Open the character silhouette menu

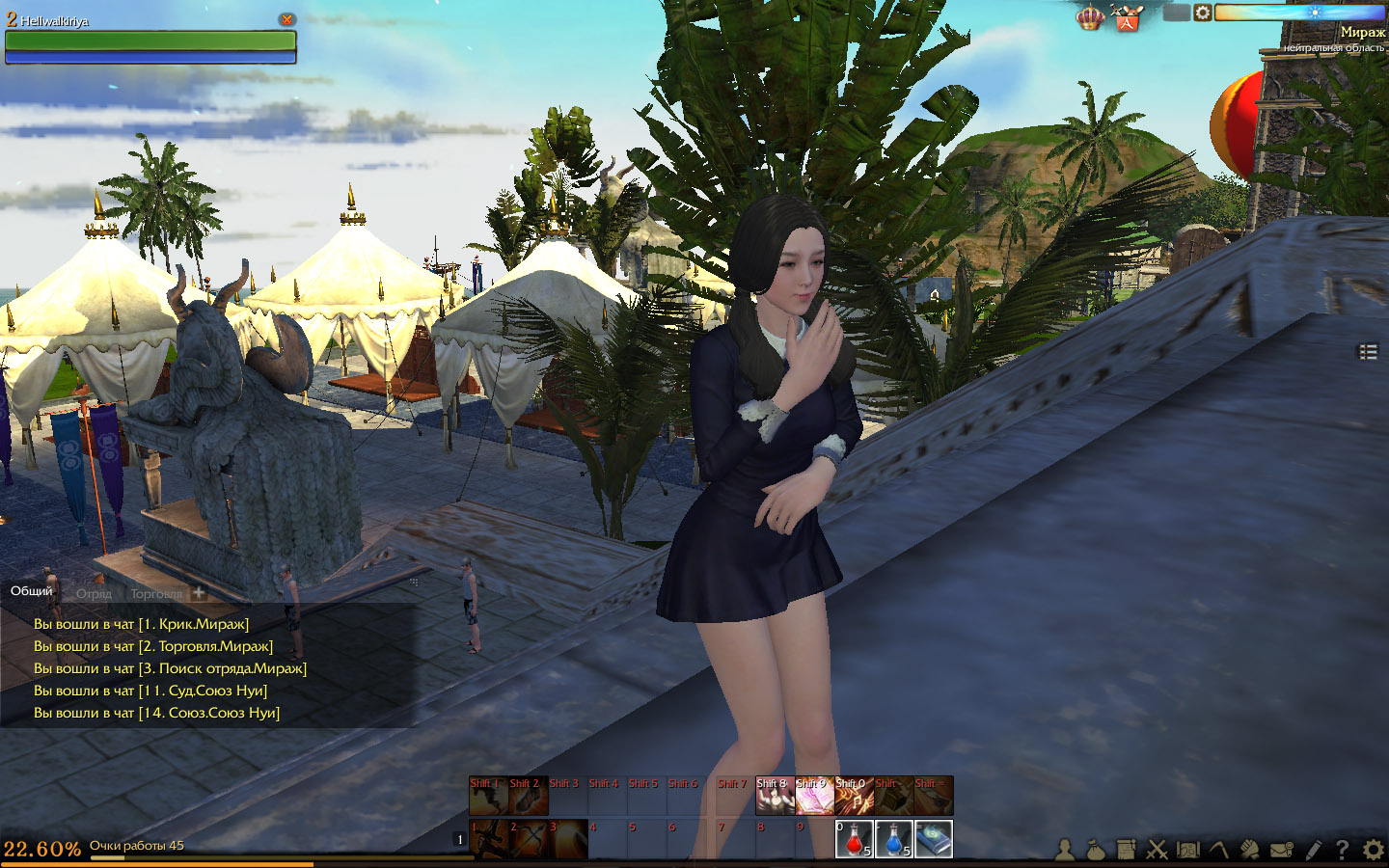tap(1064, 850)
